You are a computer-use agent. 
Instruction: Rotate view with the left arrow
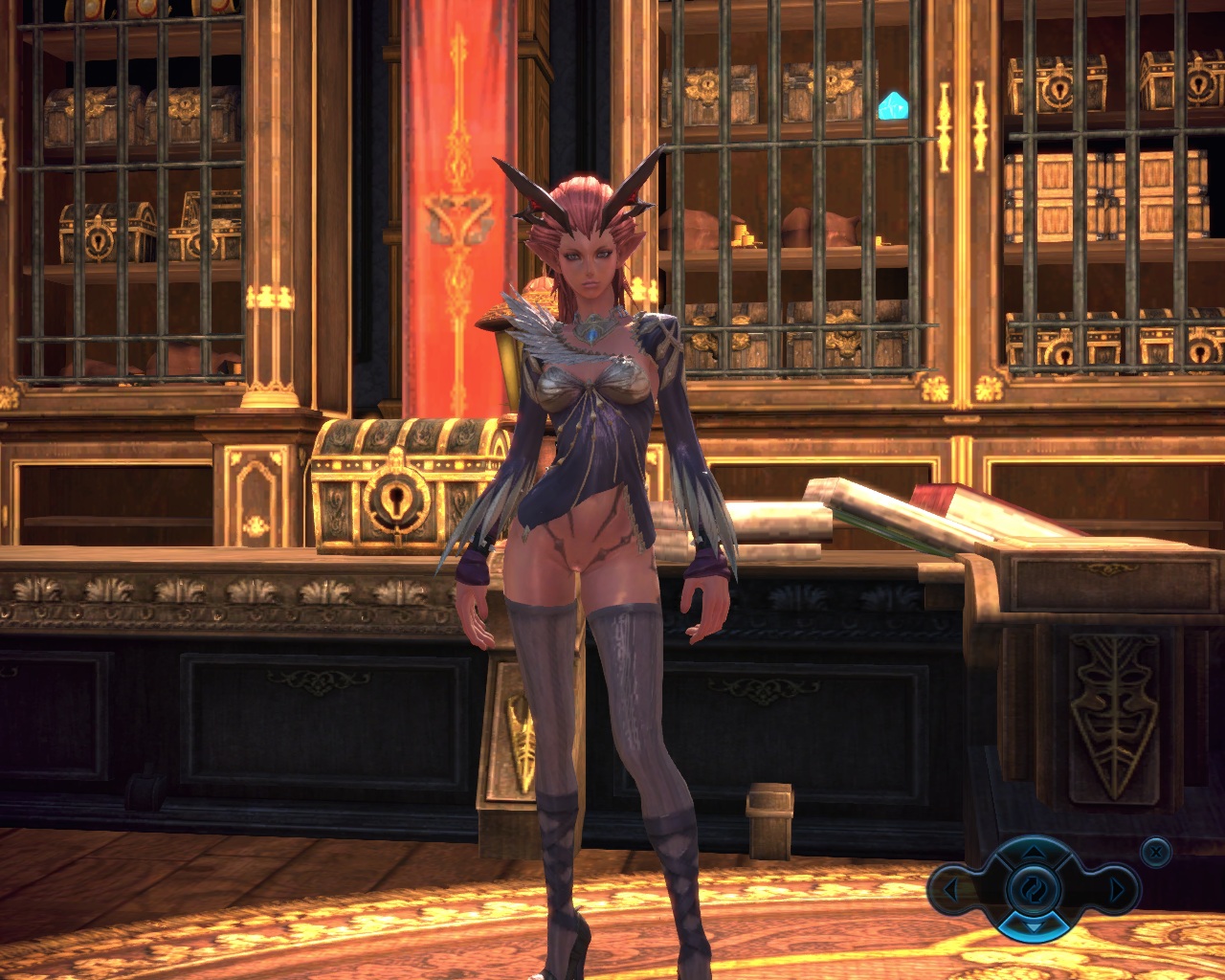click(951, 890)
